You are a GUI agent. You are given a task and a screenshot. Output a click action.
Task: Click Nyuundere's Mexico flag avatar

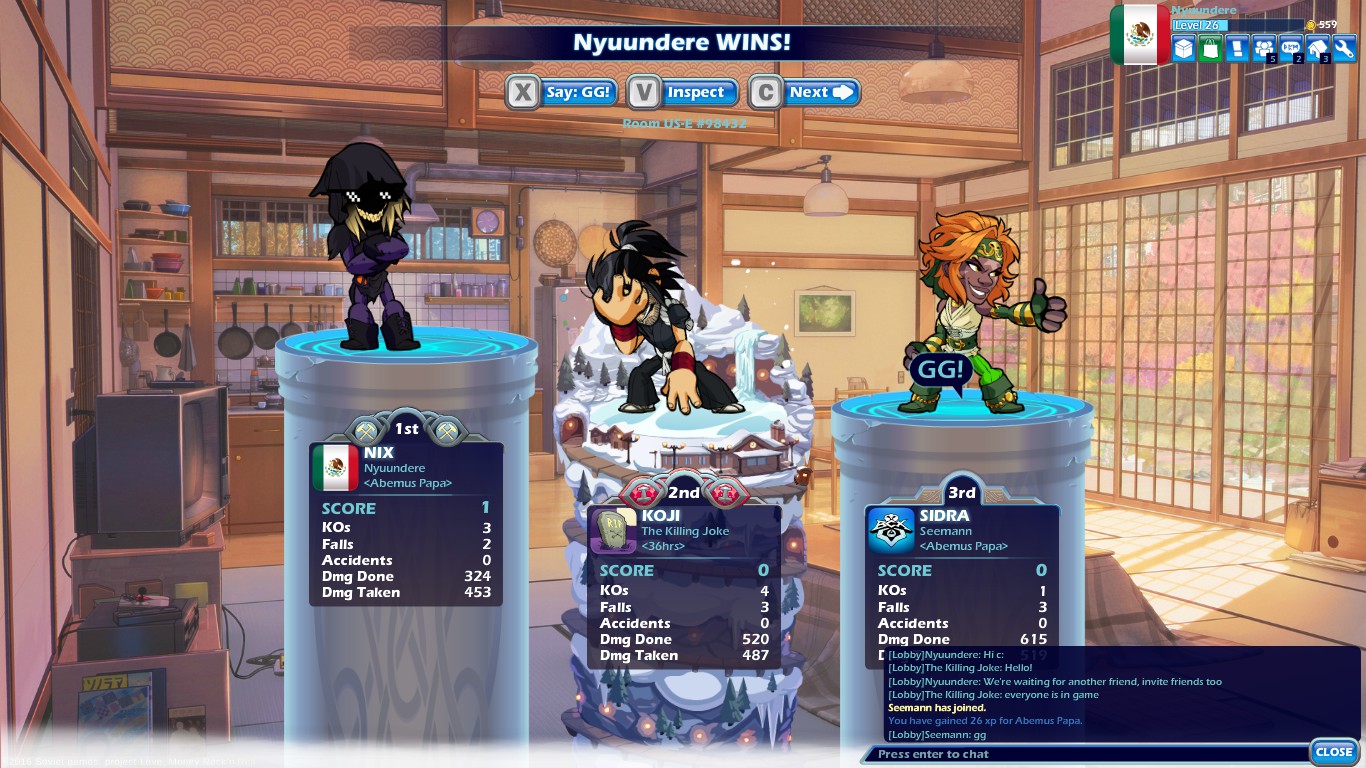(x=1139, y=33)
